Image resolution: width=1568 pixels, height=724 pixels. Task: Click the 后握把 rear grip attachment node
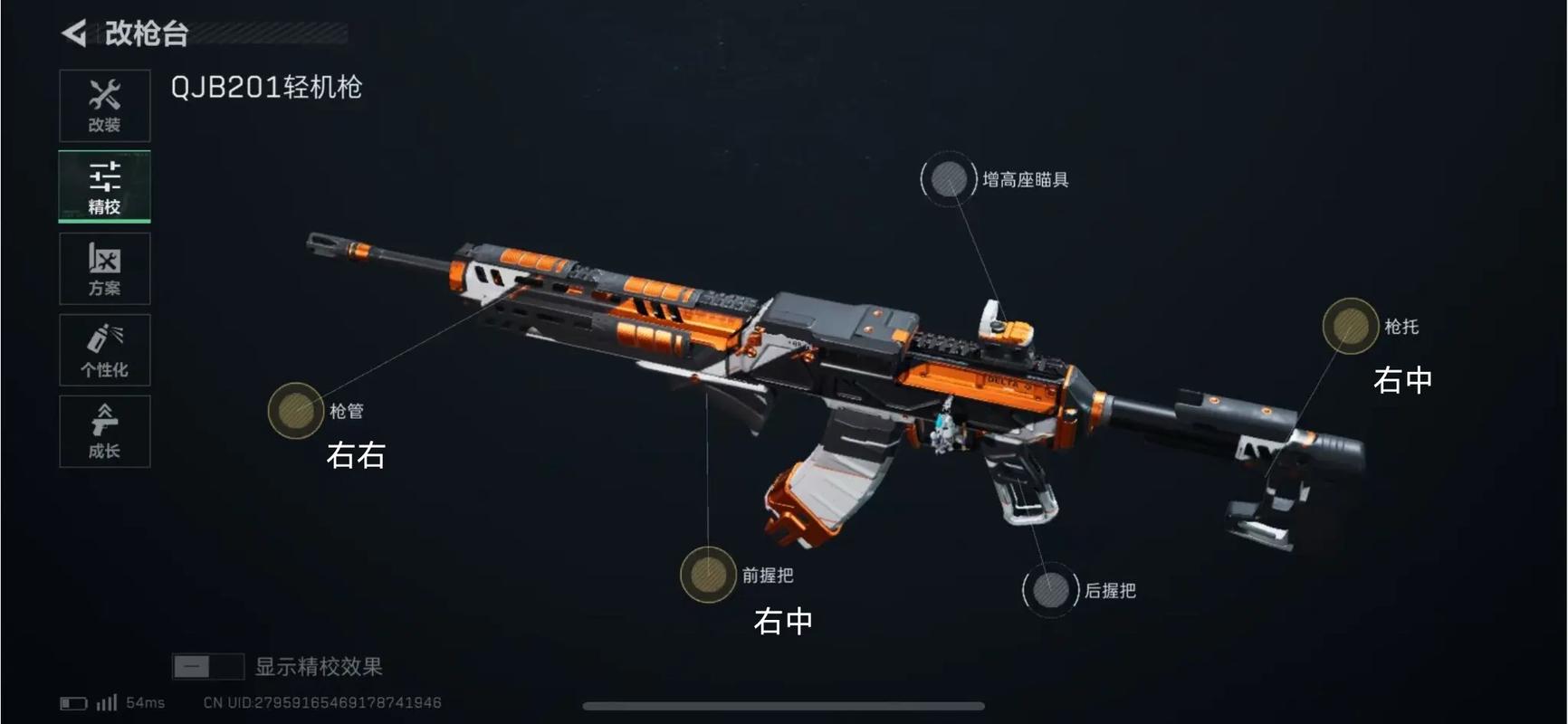[1050, 589]
